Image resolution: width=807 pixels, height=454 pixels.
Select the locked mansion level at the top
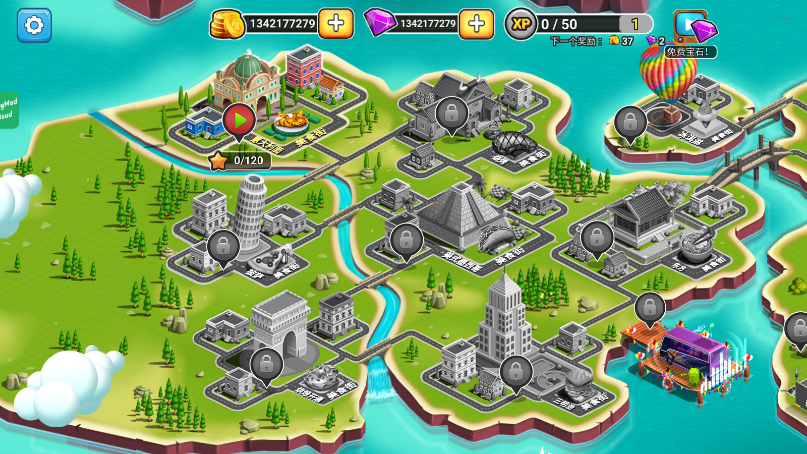pyautogui.click(x=451, y=112)
